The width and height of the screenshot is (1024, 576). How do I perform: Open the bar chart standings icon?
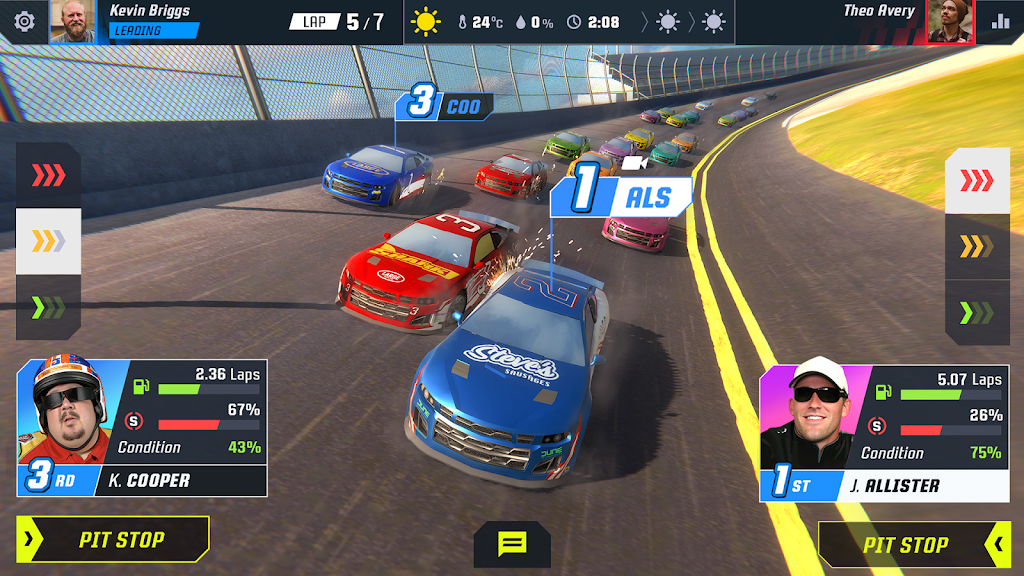pyautogui.click(x=1000, y=21)
